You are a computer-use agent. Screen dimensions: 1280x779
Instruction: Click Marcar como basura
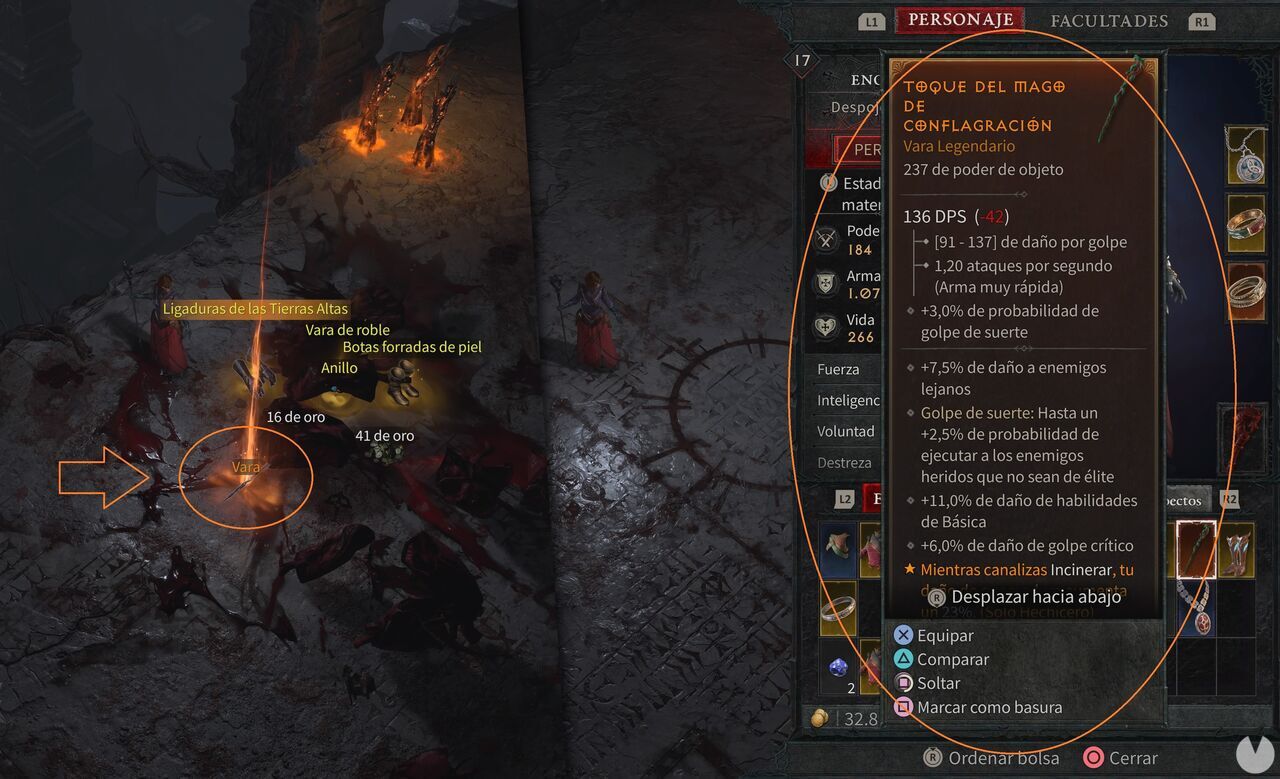pyautogui.click(x=987, y=706)
